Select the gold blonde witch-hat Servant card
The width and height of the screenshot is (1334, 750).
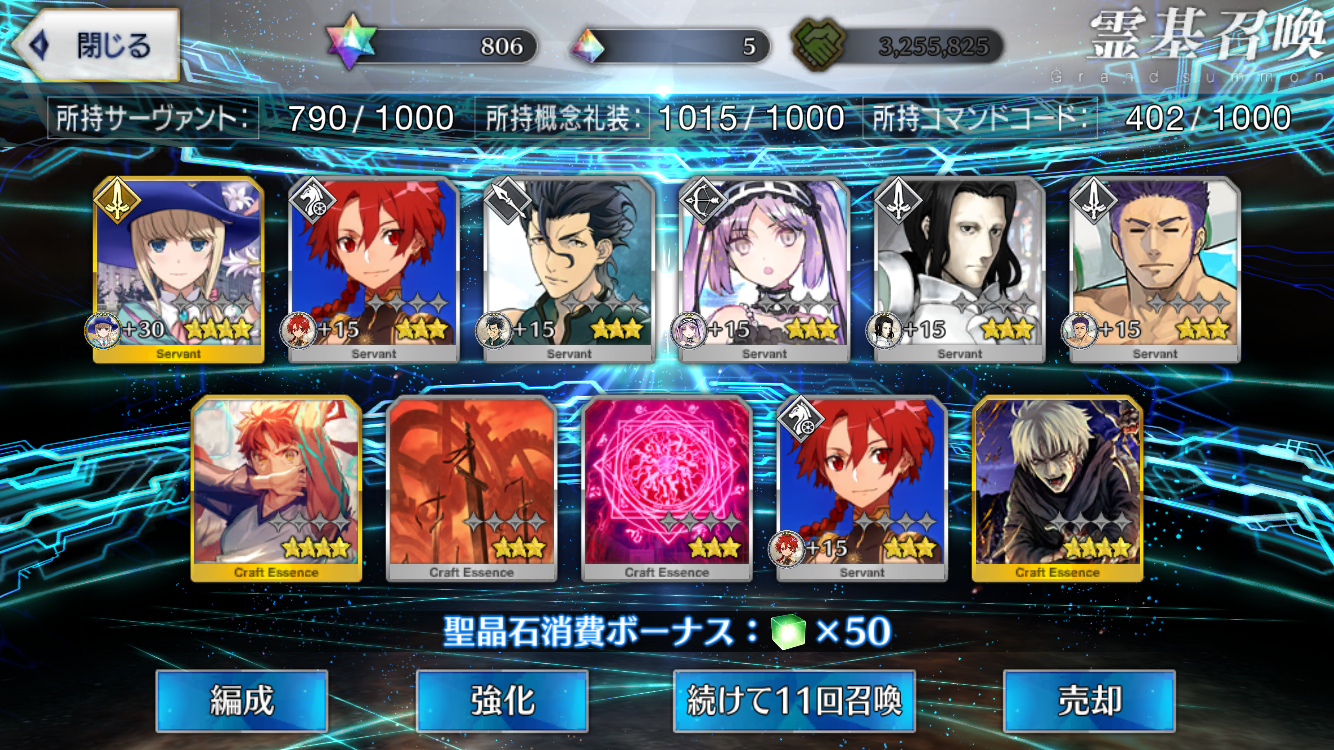click(x=179, y=268)
